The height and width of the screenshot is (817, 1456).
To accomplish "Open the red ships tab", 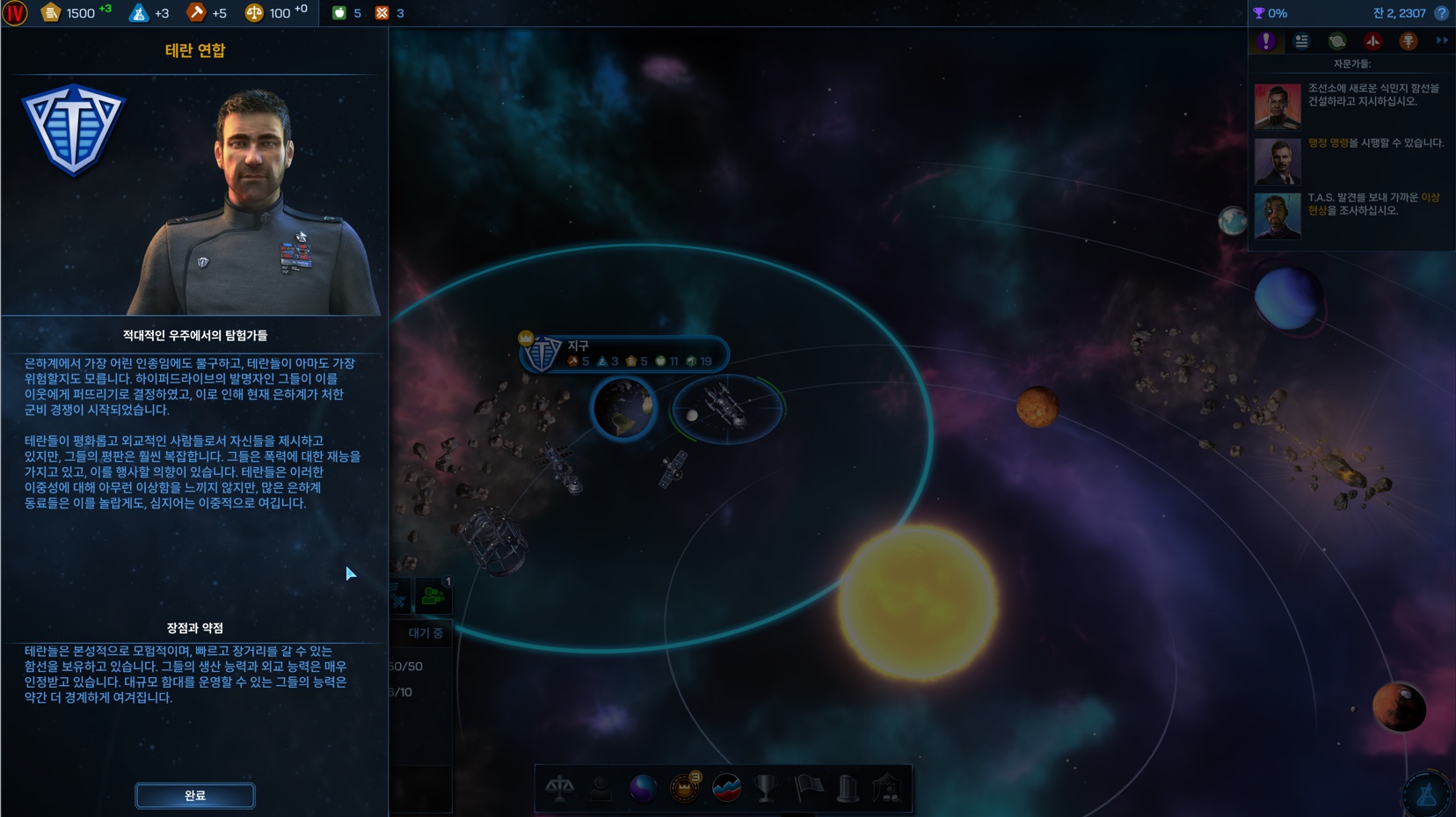I will (1372, 41).
